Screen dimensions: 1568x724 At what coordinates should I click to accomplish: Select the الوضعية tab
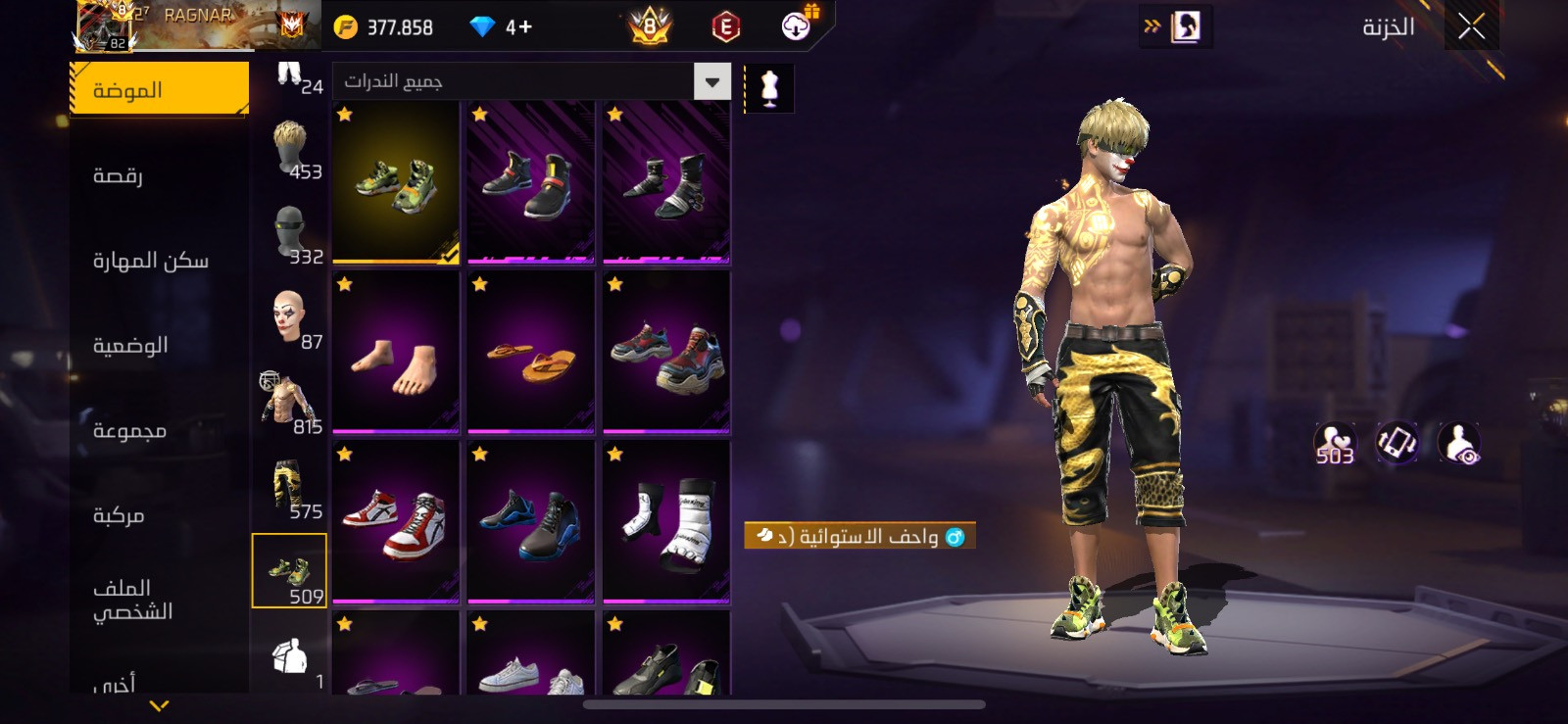point(130,345)
